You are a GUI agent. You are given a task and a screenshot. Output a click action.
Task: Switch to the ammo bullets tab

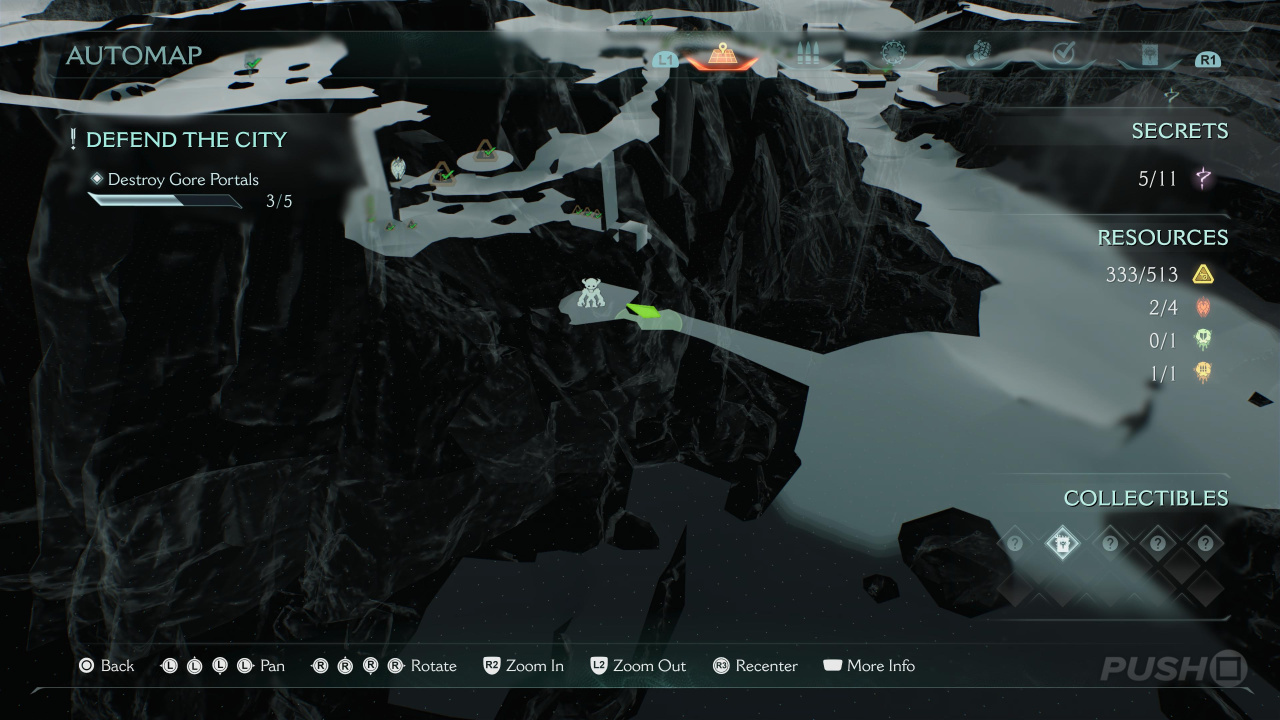pyautogui.click(x=806, y=55)
